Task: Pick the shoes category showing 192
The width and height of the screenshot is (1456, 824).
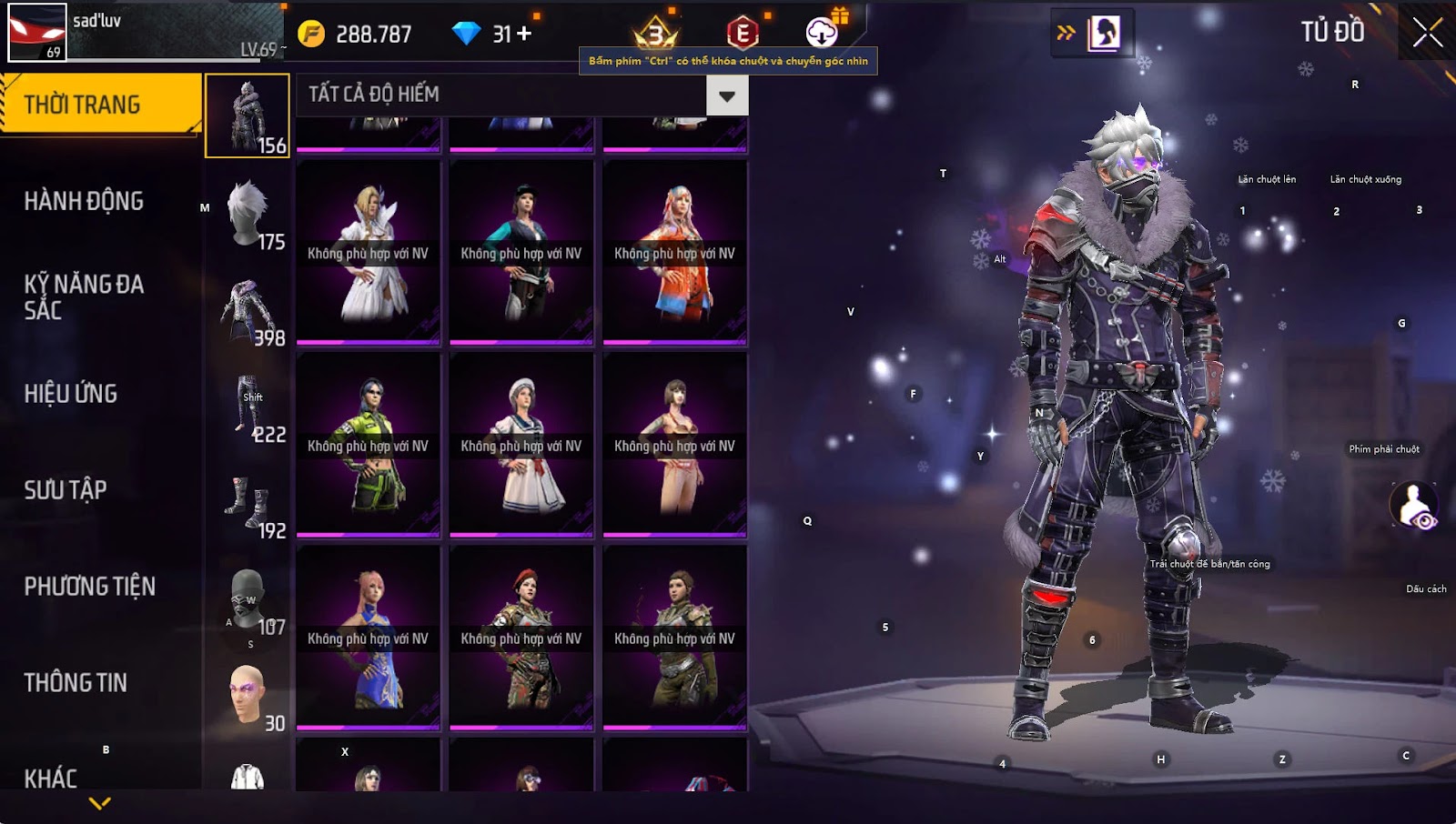Action: (248, 502)
